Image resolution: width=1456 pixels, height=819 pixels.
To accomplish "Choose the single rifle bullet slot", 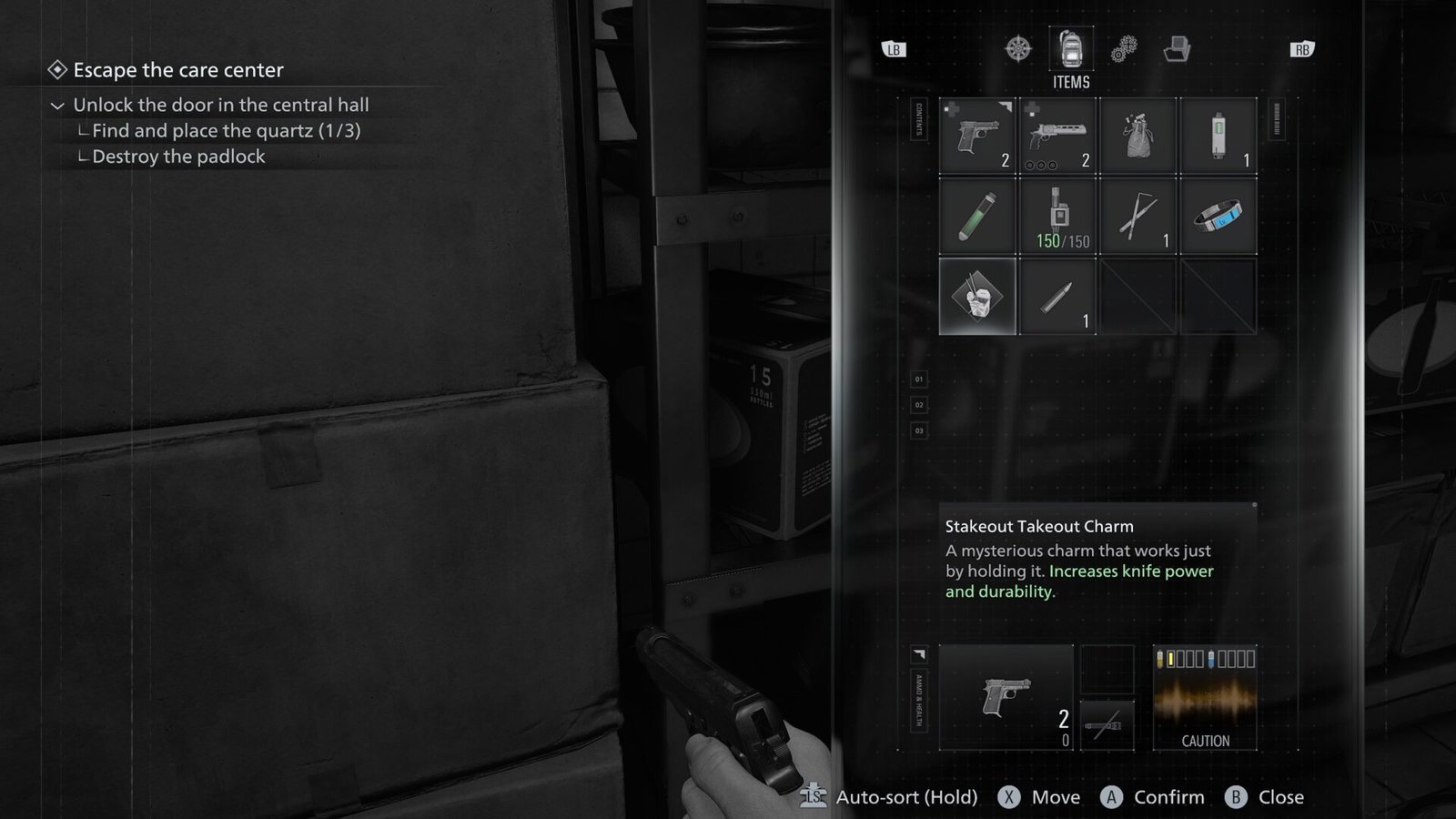I will [1057, 296].
